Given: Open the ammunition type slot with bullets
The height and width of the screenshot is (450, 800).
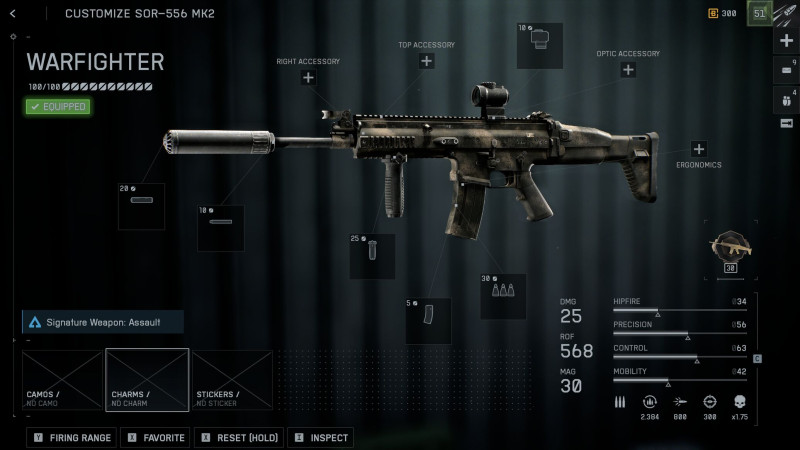Looking at the screenshot, I should 503,296.
